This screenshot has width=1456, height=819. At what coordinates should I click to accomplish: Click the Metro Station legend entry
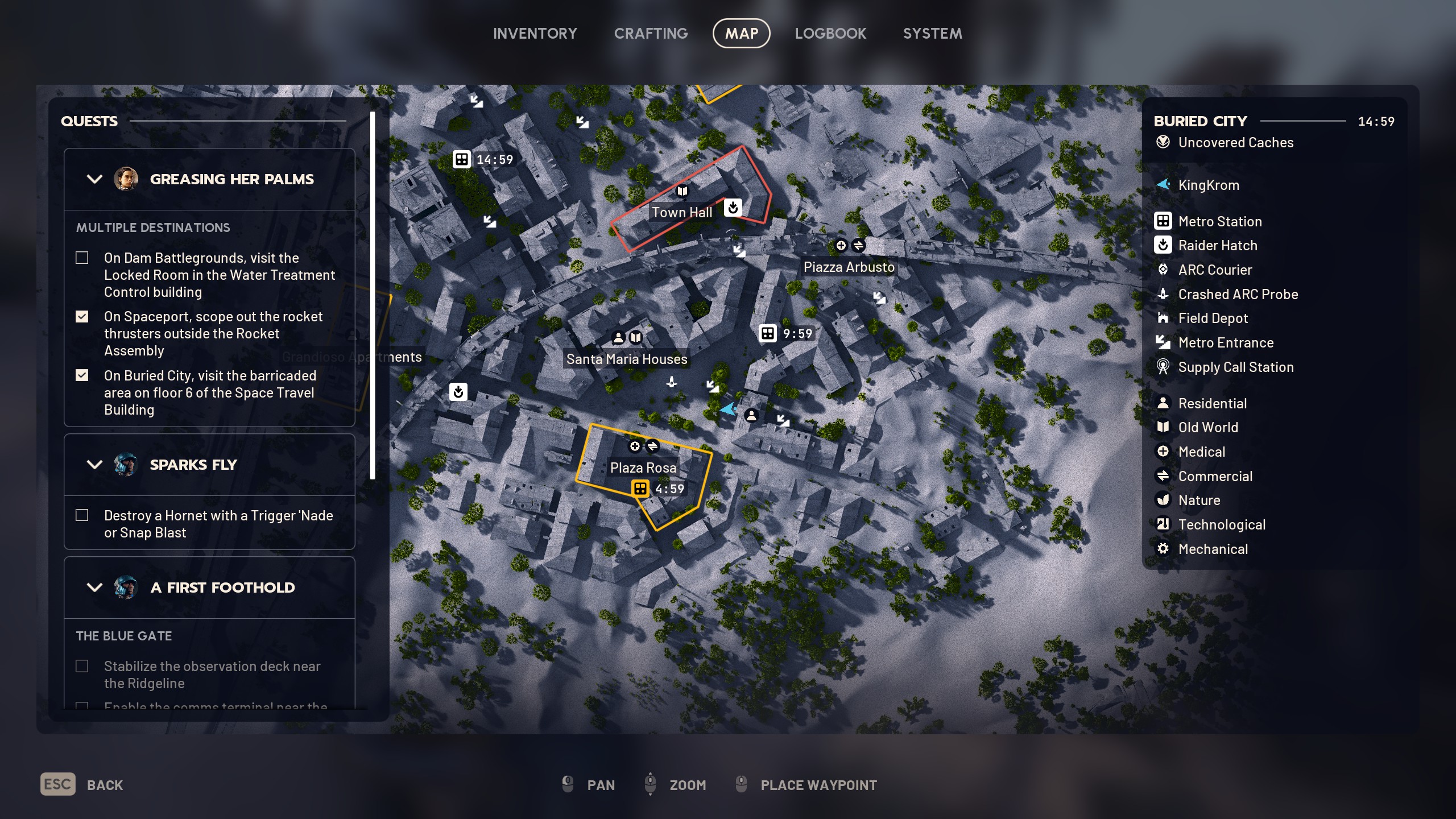(x=1219, y=221)
